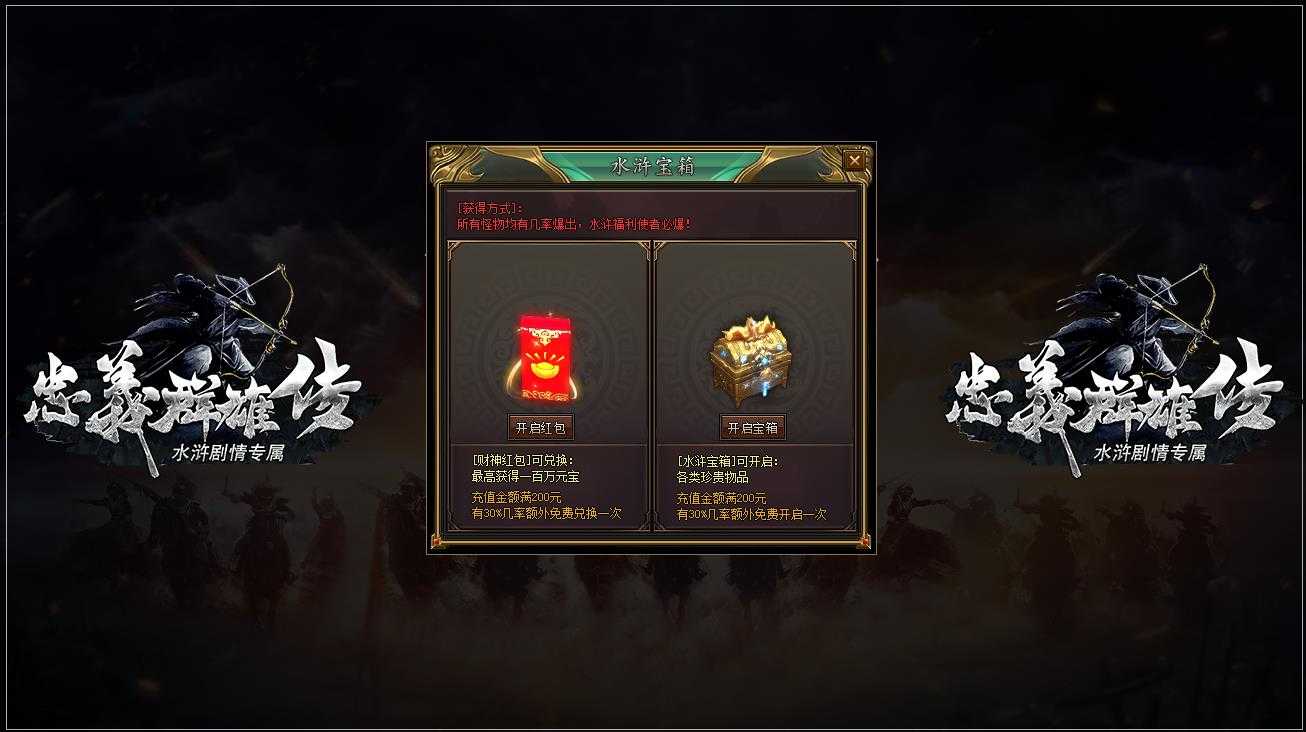Close the 水浒宝箱 dialog with the X

tap(853, 160)
